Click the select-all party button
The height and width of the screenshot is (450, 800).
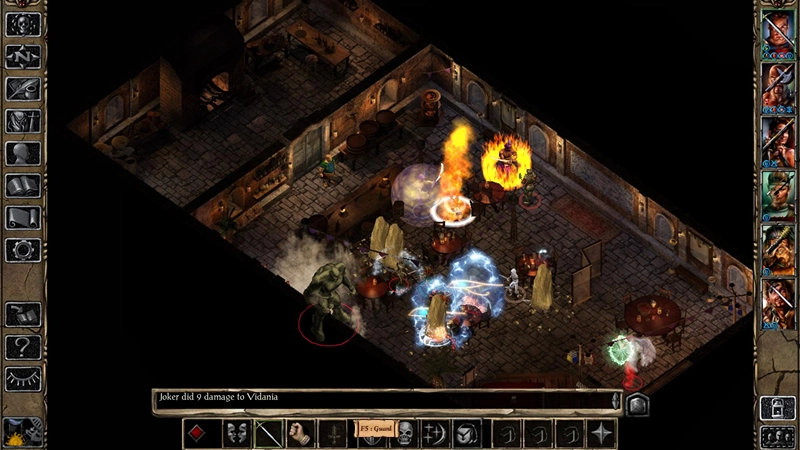tap(777, 435)
